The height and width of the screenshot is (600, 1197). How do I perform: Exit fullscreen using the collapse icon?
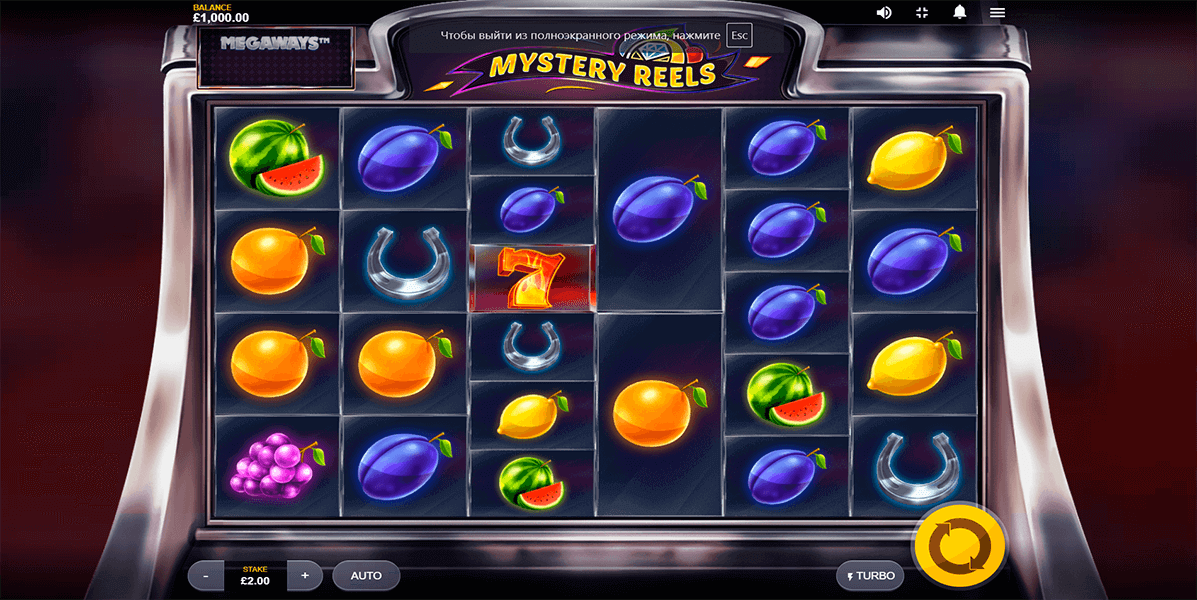(x=922, y=12)
